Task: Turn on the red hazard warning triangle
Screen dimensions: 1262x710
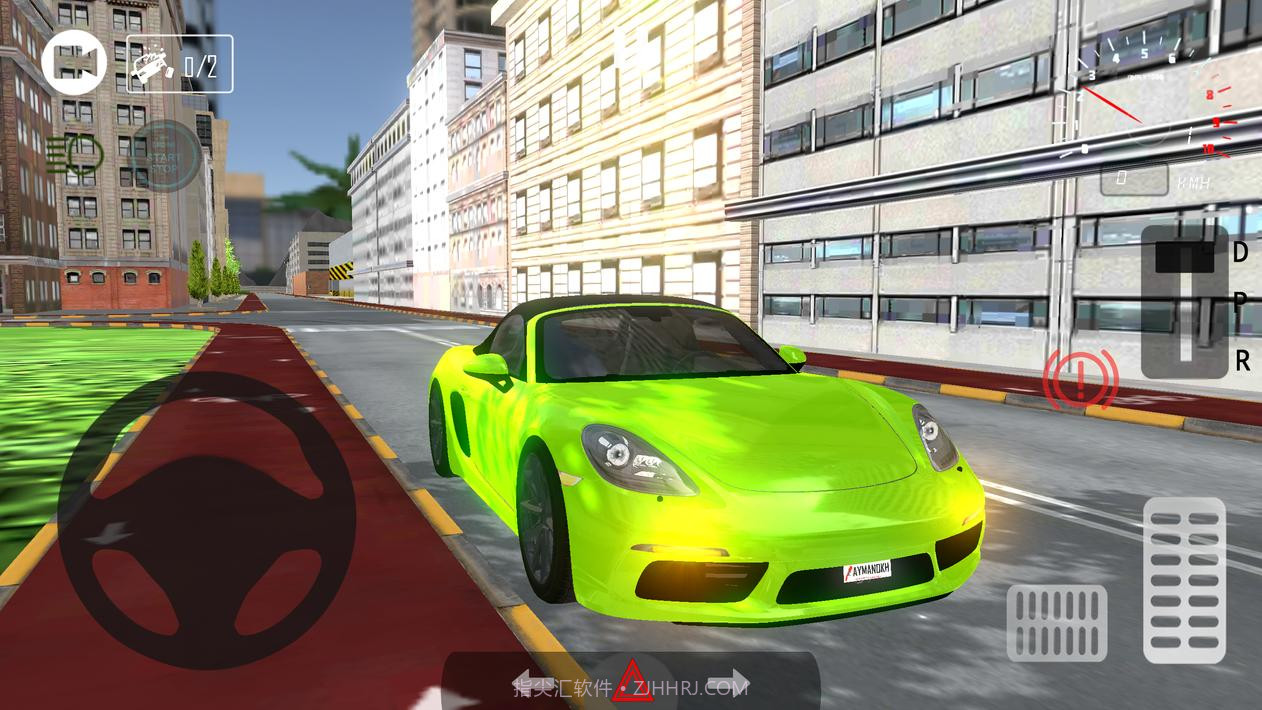Action: click(x=632, y=681)
